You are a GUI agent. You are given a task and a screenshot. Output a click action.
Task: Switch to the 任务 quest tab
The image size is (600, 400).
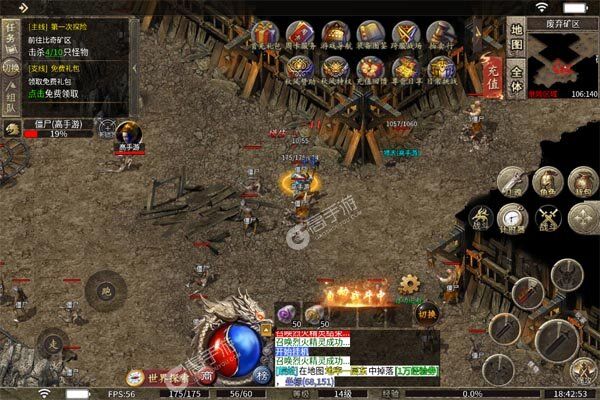click(10, 37)
